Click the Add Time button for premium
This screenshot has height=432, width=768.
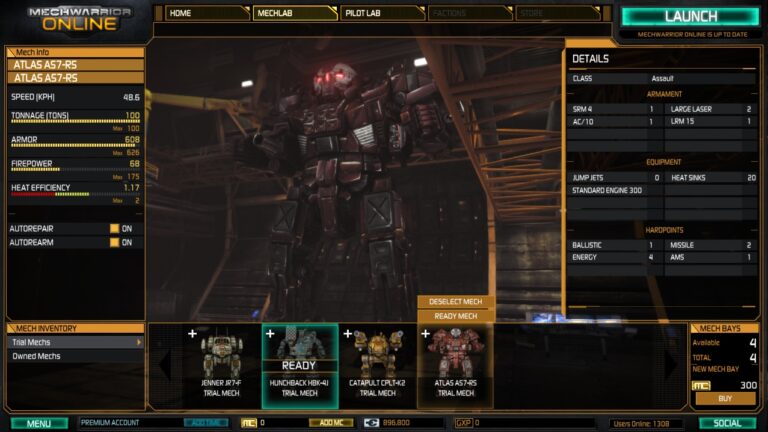click(205, 423)
